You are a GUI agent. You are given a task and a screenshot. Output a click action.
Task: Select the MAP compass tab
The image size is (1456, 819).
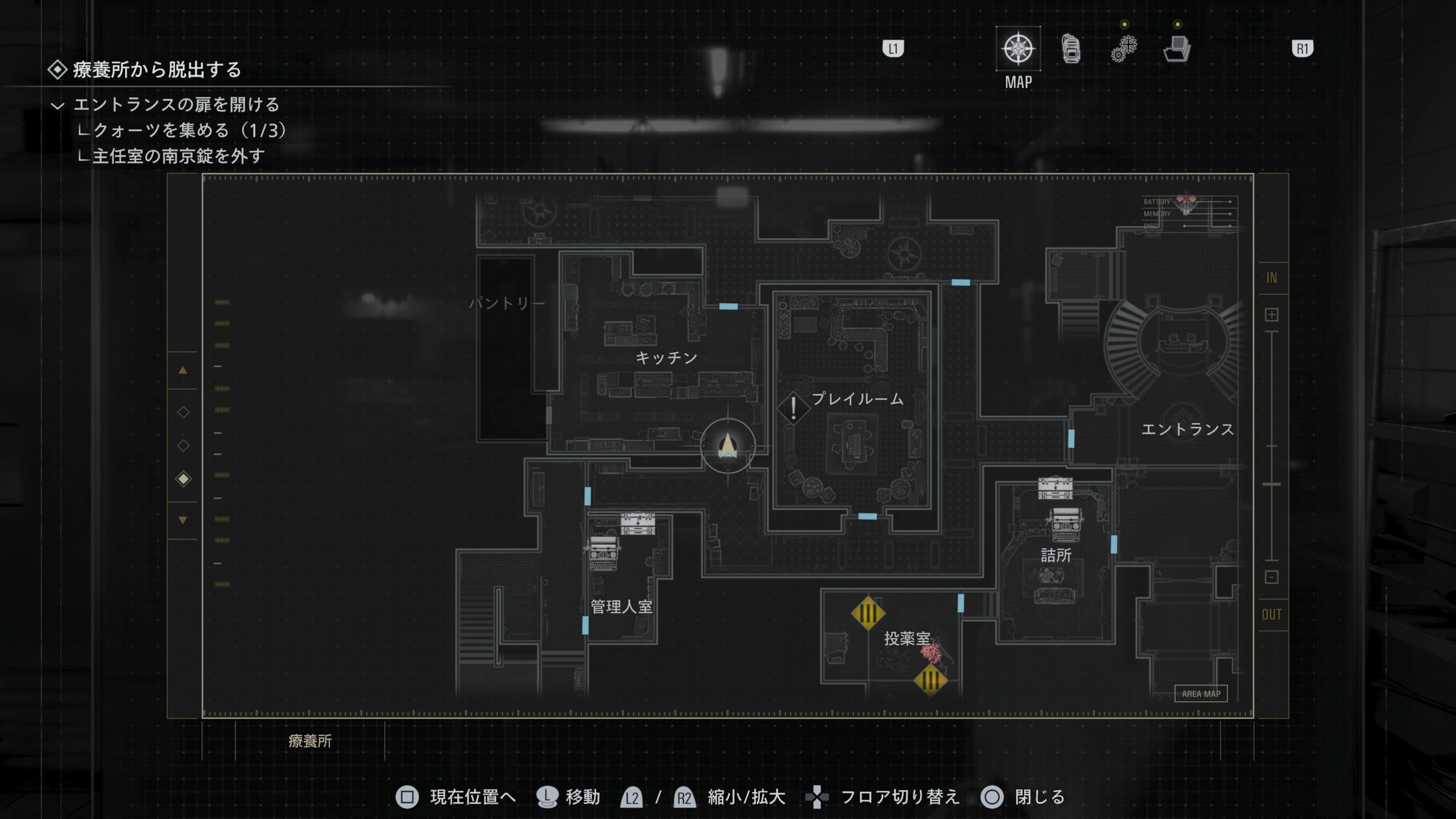1018,49
